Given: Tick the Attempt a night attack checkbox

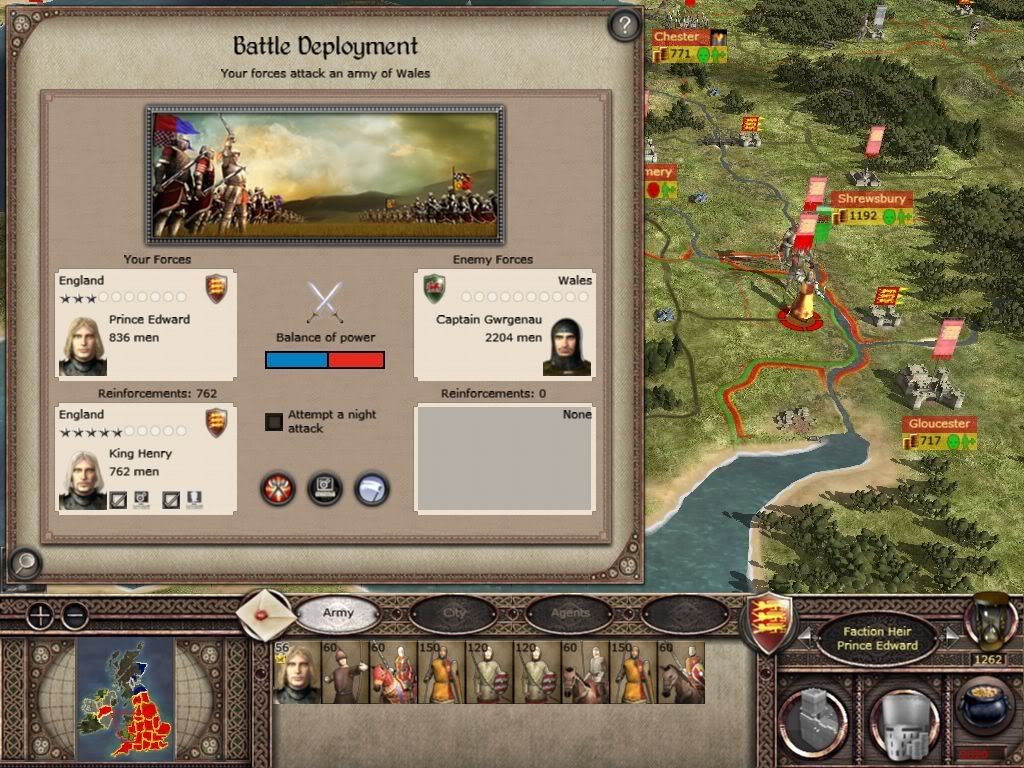Looking at the screenshot, I should tap(274, 422).
